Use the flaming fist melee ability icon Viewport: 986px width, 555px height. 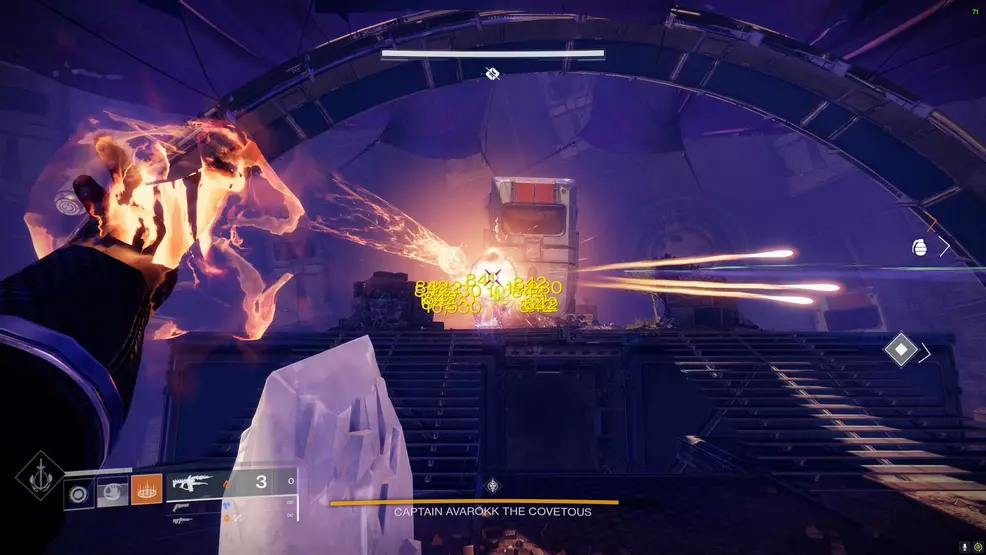113,490
